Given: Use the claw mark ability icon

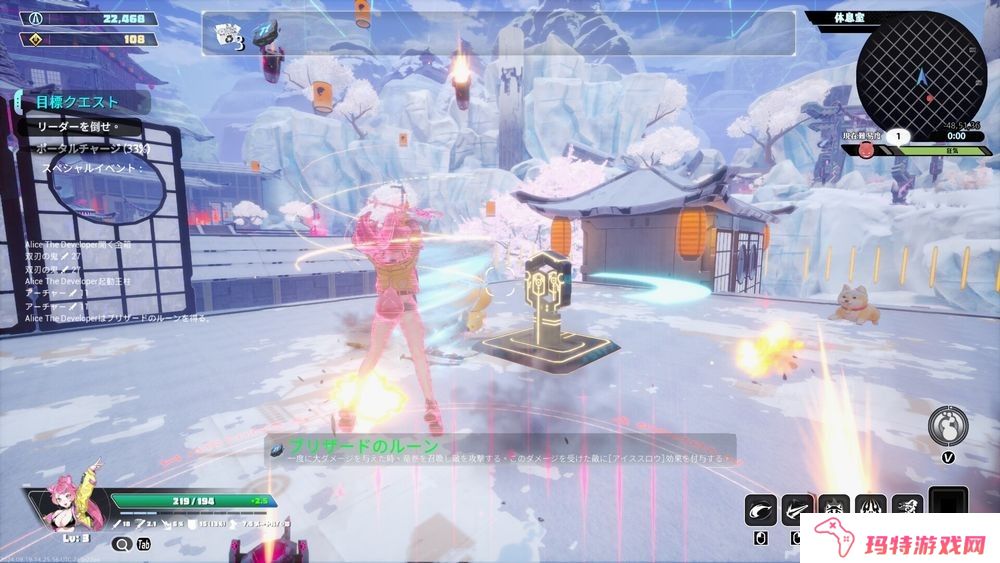Looking at the screenshot, I should pyautogui.click(x=870, y=510).
